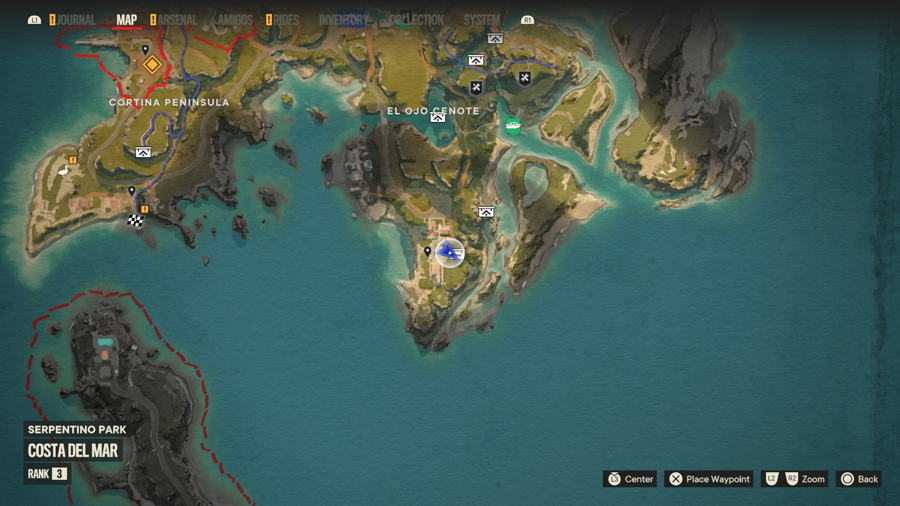The height and width of the screenshot is (506, 900).
Task: Open the Journal tab
Action: (76, 20)
